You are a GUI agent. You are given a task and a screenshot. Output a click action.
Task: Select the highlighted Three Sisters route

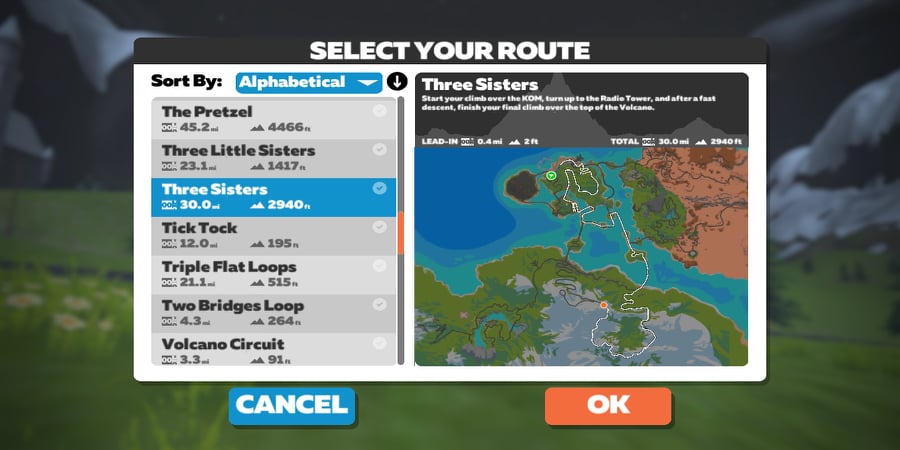[273, 196]
